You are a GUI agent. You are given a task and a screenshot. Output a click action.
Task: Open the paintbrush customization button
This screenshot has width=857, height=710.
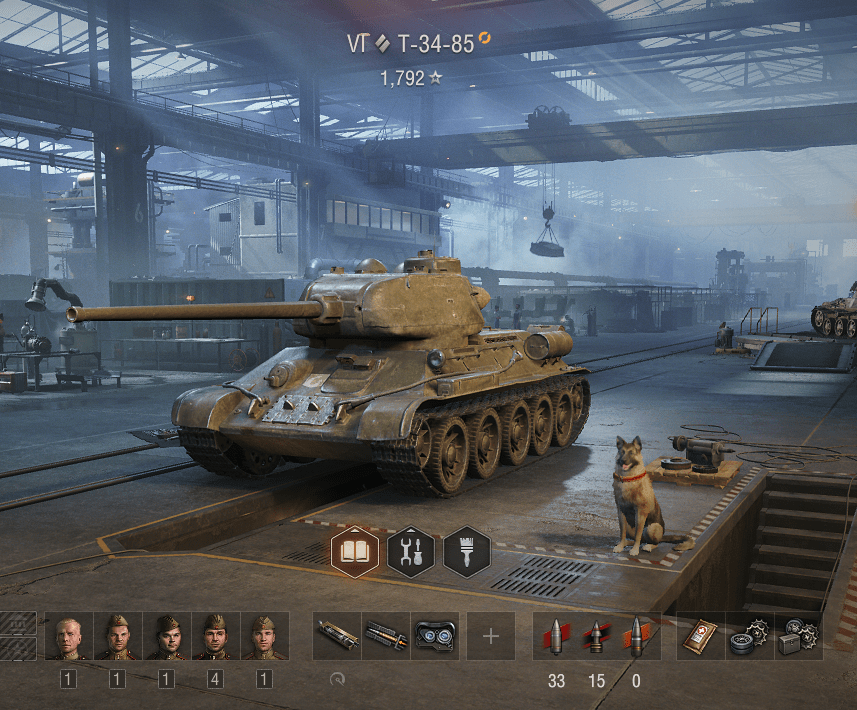click(x=467, y=550)
